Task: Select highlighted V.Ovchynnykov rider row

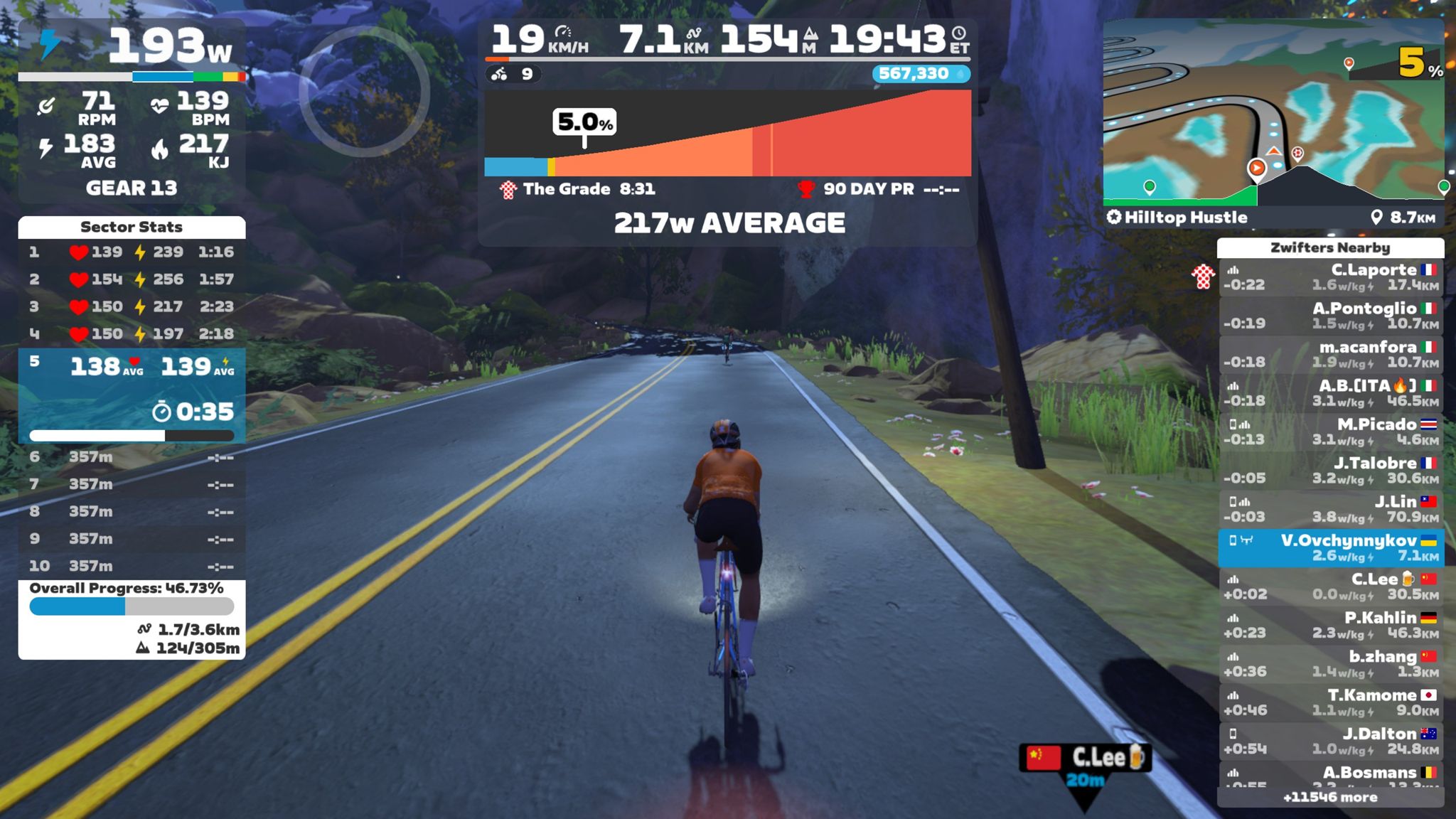Action: [1331, 547]
